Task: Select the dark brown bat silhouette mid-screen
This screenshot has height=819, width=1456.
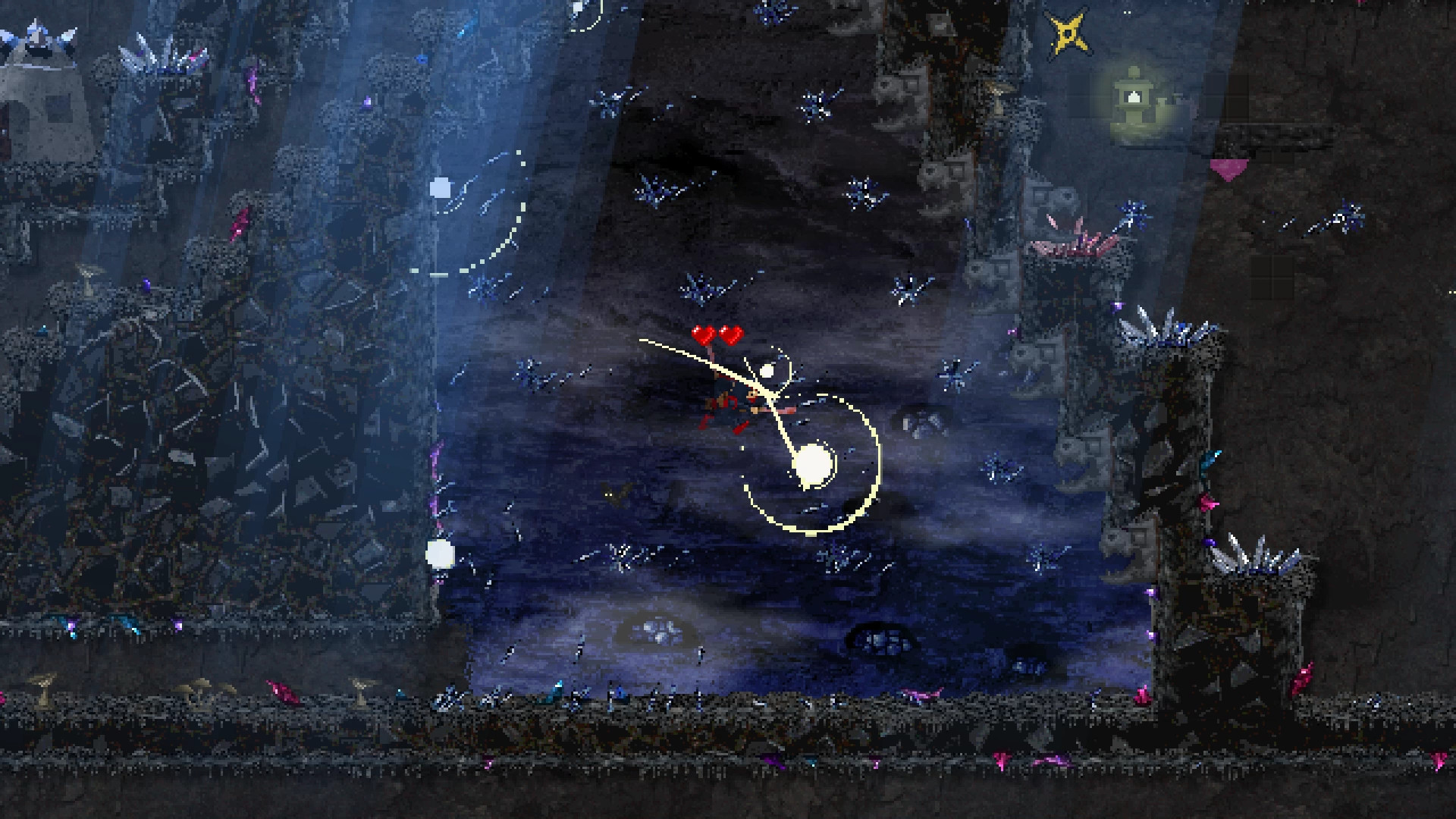Action: click(x=616, y=494)
